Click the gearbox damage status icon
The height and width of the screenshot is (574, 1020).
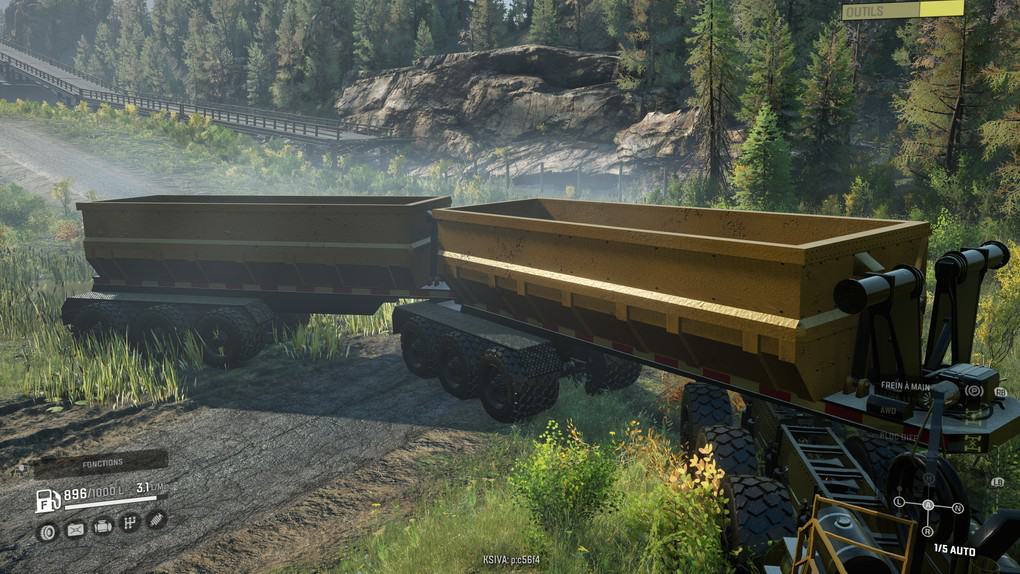[x=129, y=522]
